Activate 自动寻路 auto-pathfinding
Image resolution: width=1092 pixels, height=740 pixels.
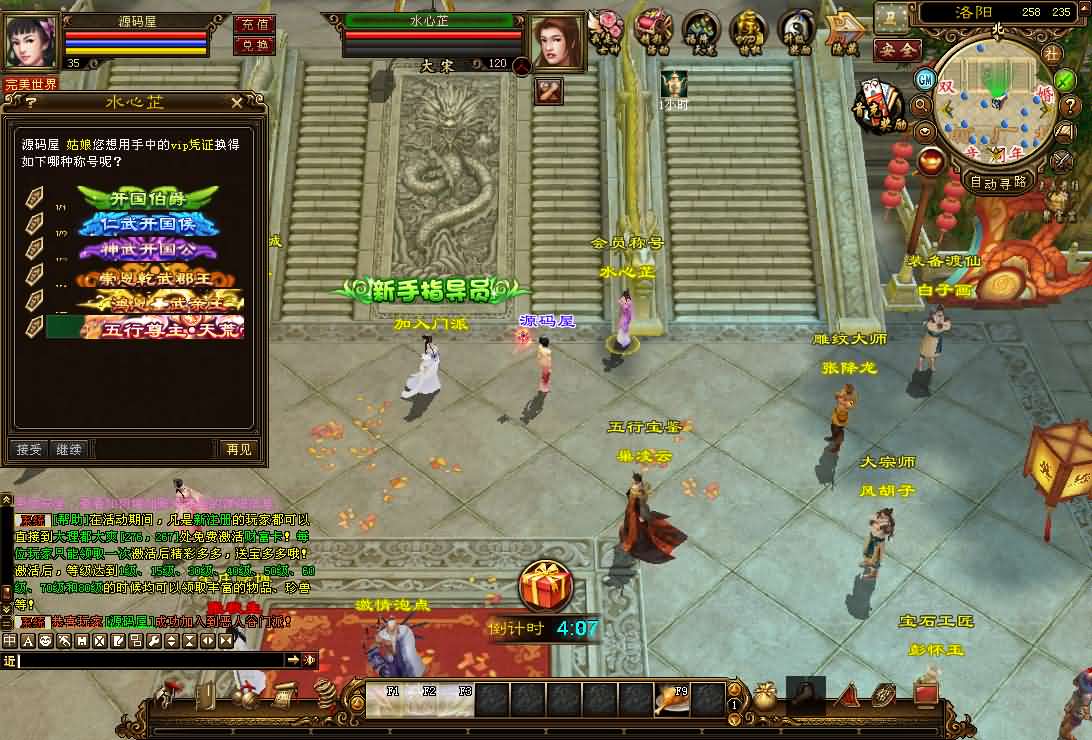coord(998,182)
